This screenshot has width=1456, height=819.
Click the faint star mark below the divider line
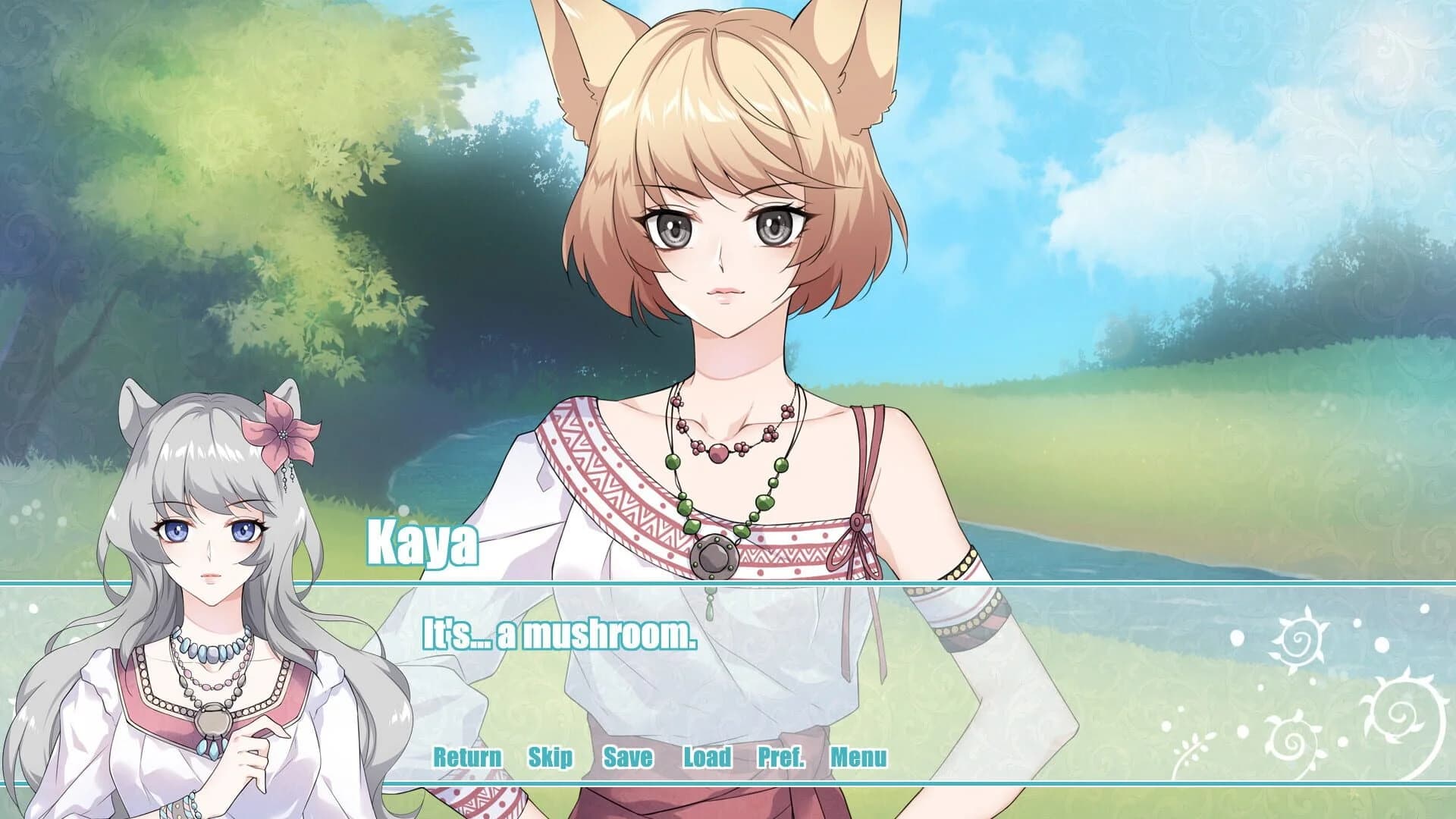pyautogui.click(x=1354, y=793)
